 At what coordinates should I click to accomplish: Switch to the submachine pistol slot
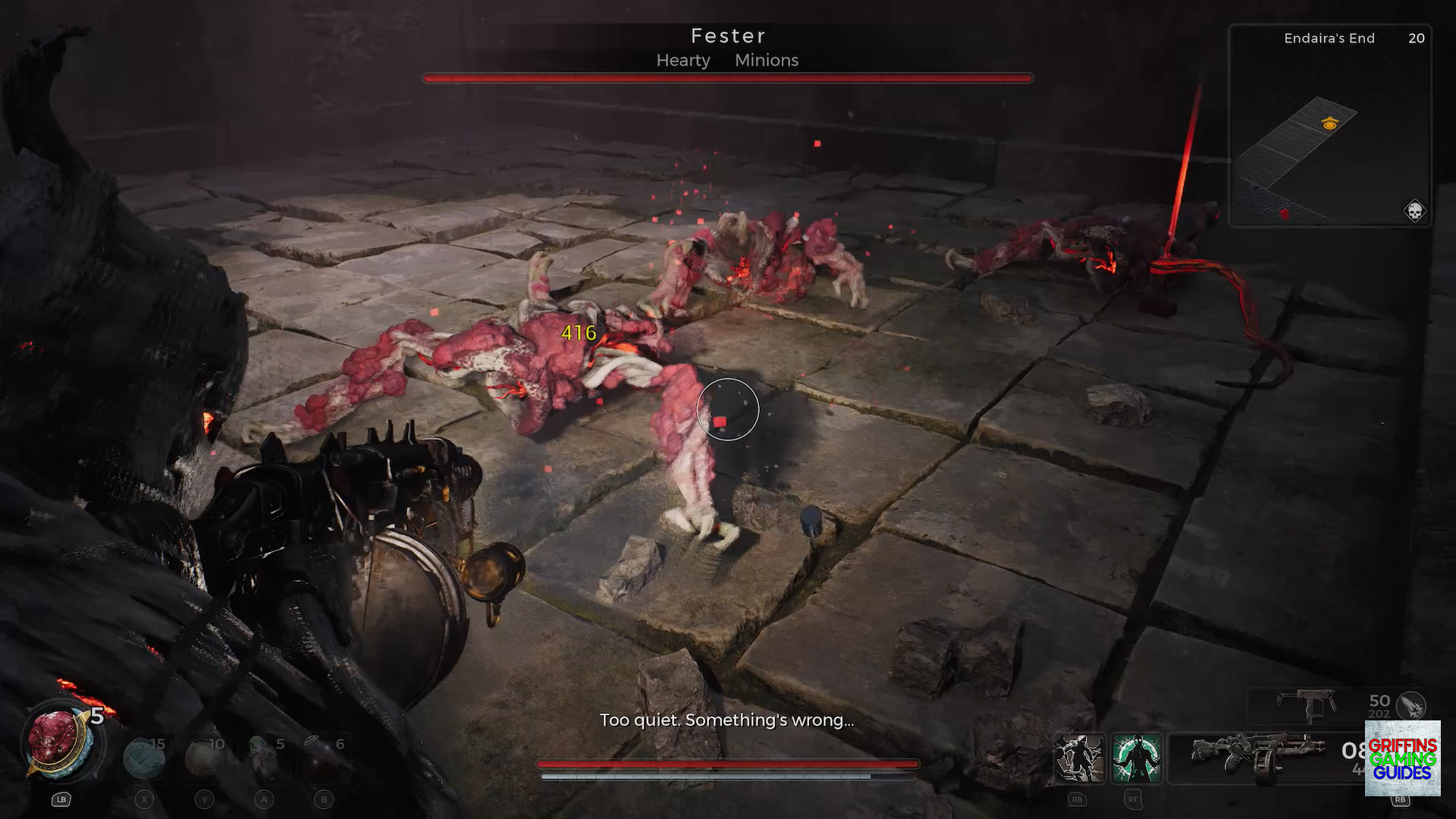coord(1305,704)
